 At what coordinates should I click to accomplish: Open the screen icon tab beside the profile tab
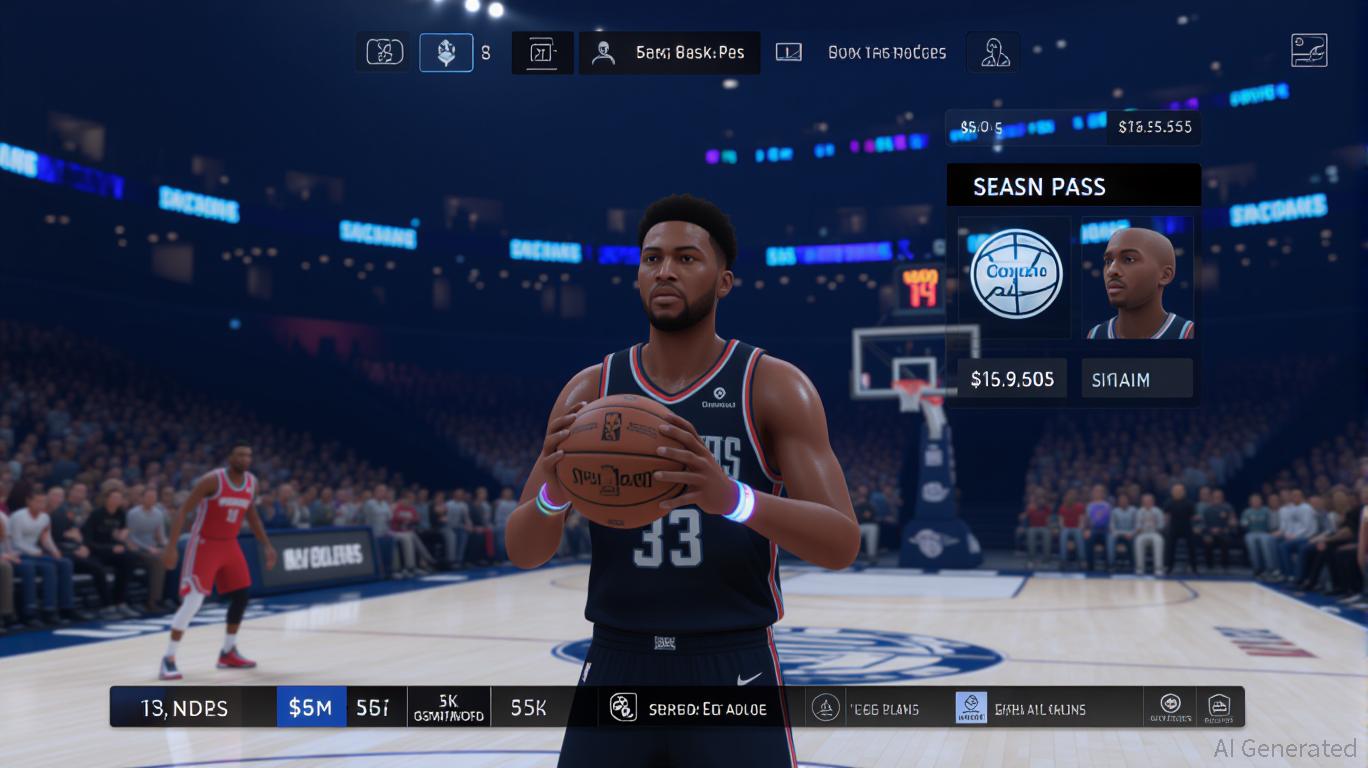[789, 53]
